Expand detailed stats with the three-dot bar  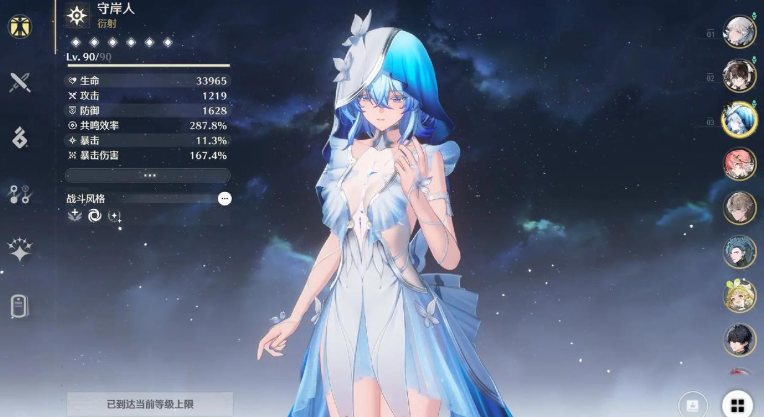pos(150,174)
